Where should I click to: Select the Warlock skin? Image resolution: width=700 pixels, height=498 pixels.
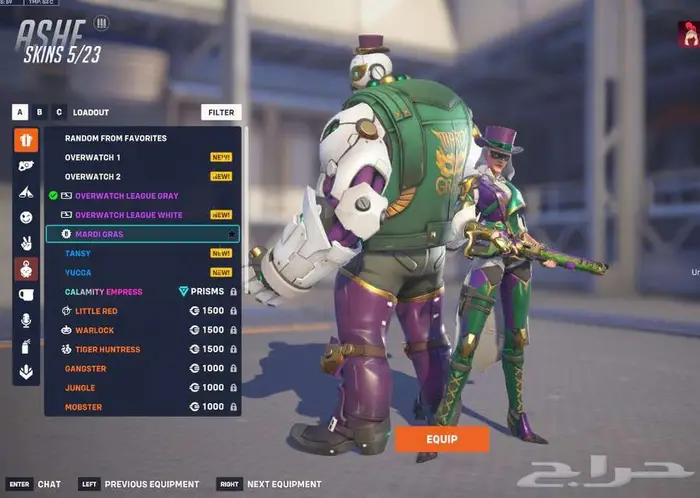[94, 330]
